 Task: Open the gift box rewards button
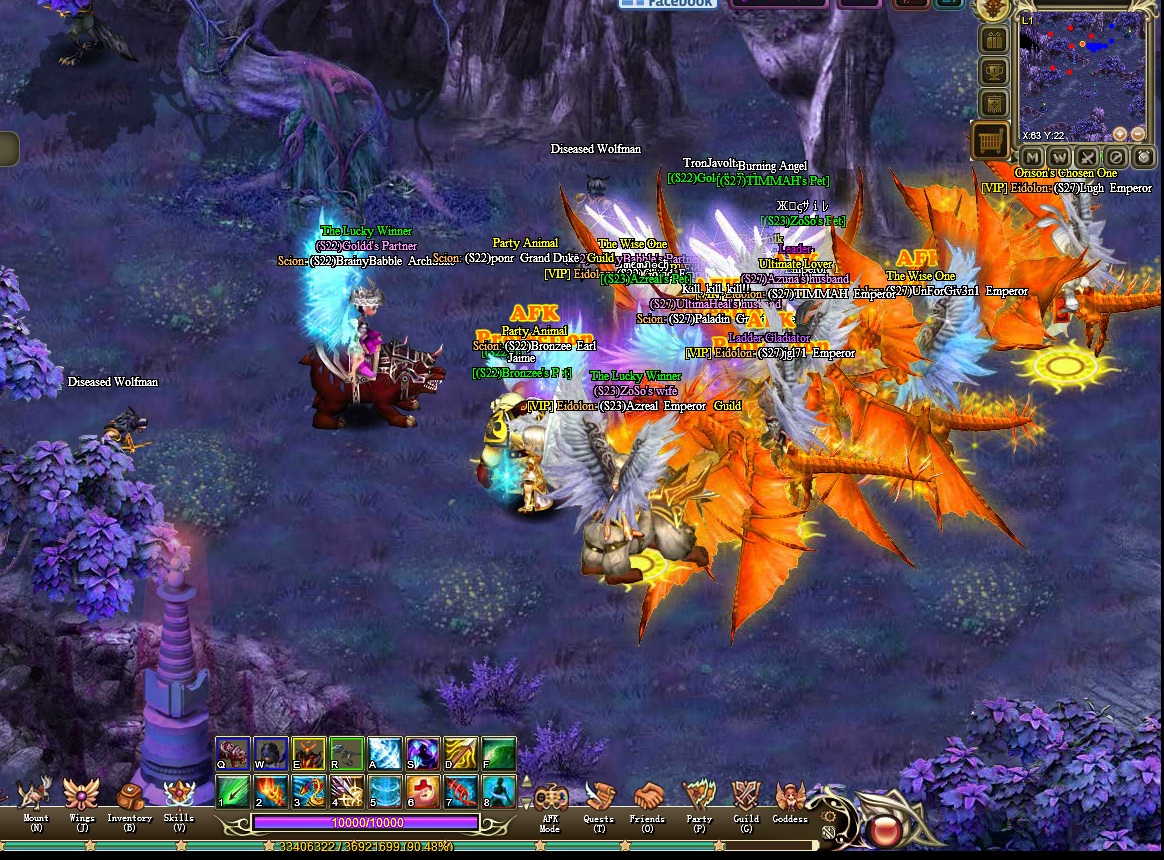pyautogui.click(x=993, y=41)
